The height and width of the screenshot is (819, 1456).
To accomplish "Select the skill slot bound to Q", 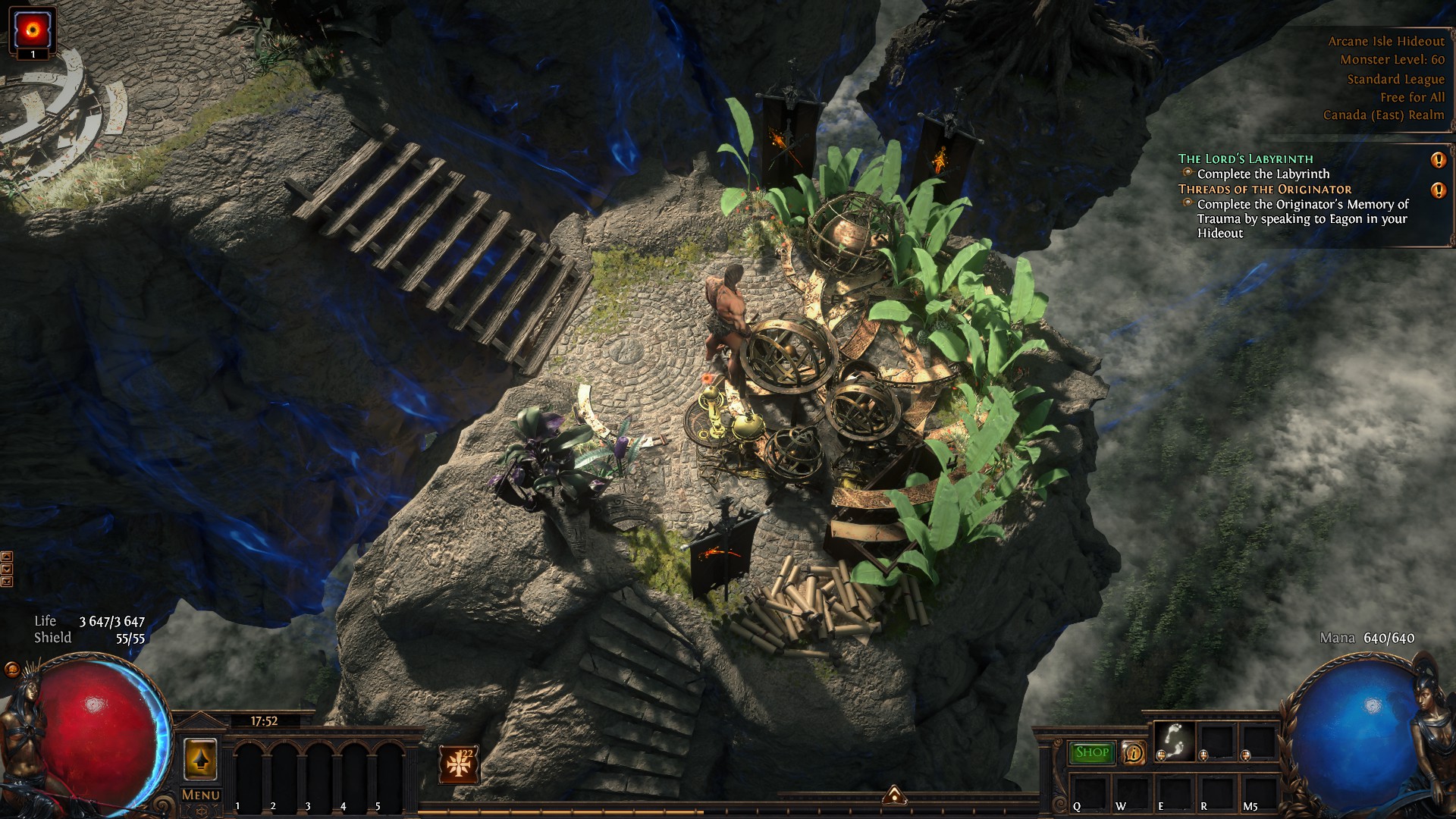I will (x=1090, y=793).
